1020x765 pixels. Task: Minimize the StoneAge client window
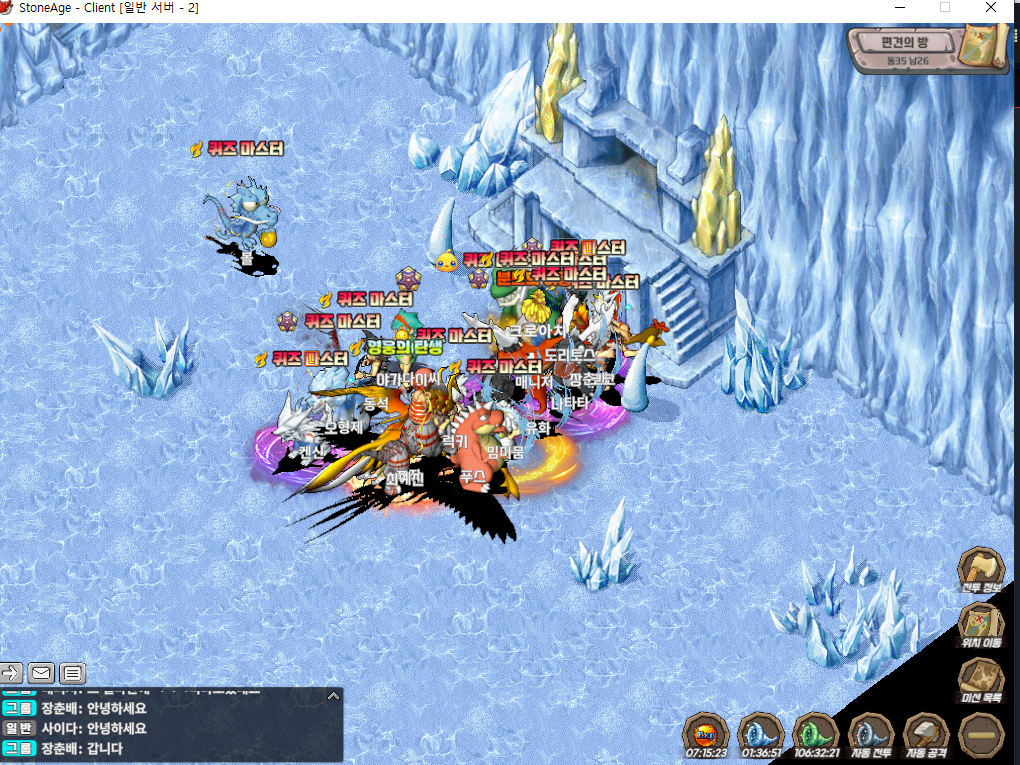tap(898, 8)
